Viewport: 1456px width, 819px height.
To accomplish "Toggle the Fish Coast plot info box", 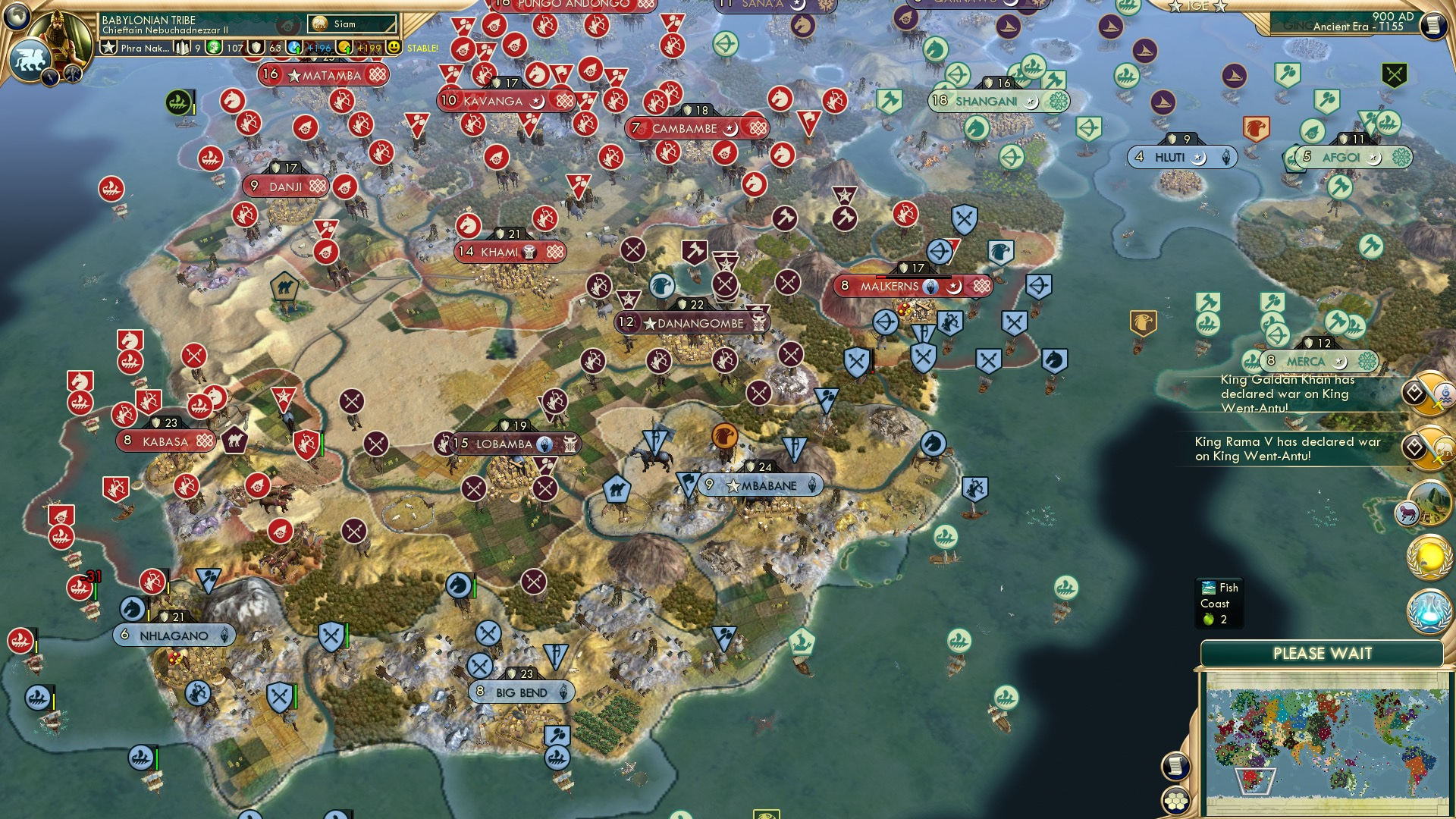I will [1221, 603].
